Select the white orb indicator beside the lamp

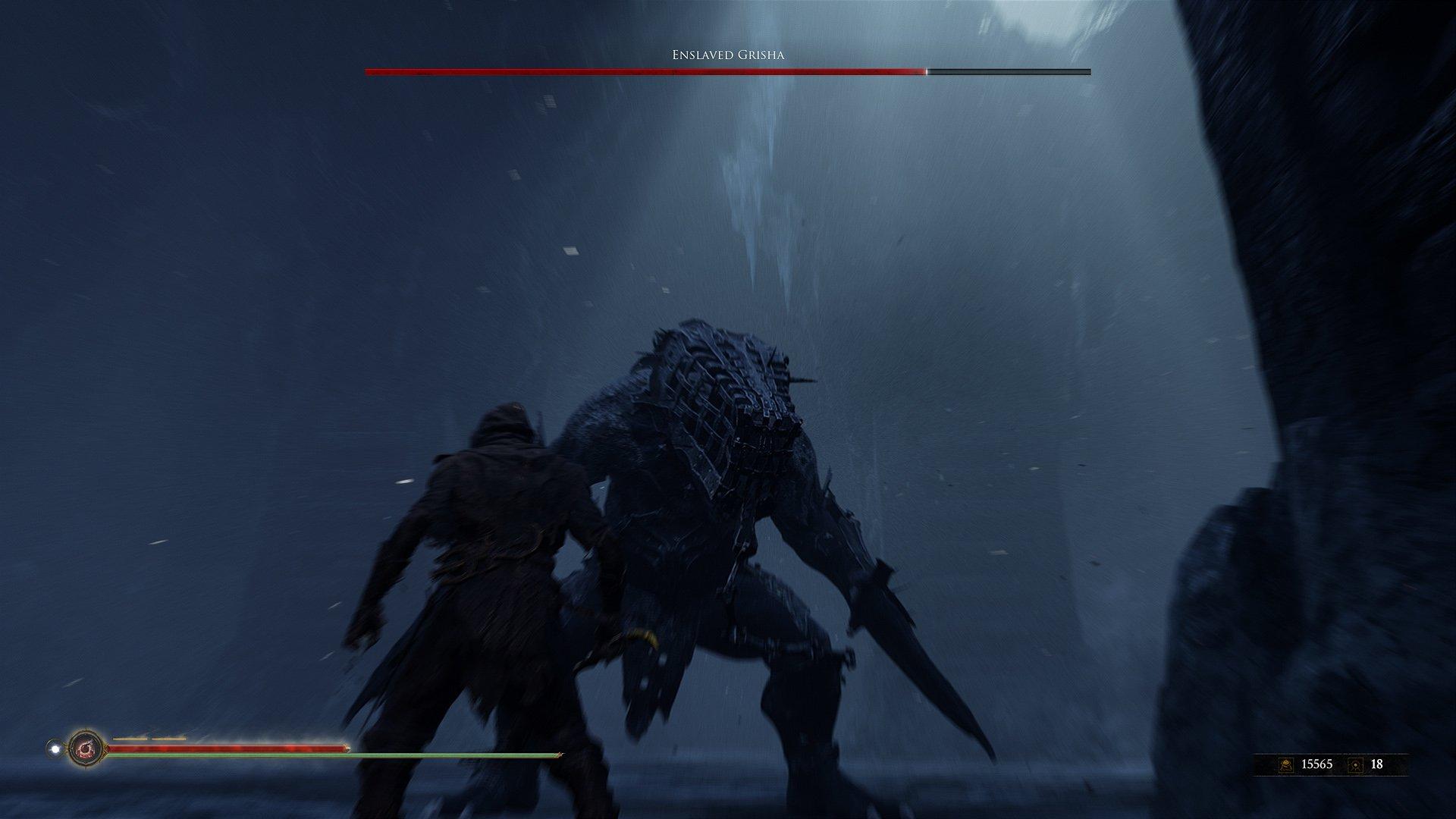click(x=55, y=748)
